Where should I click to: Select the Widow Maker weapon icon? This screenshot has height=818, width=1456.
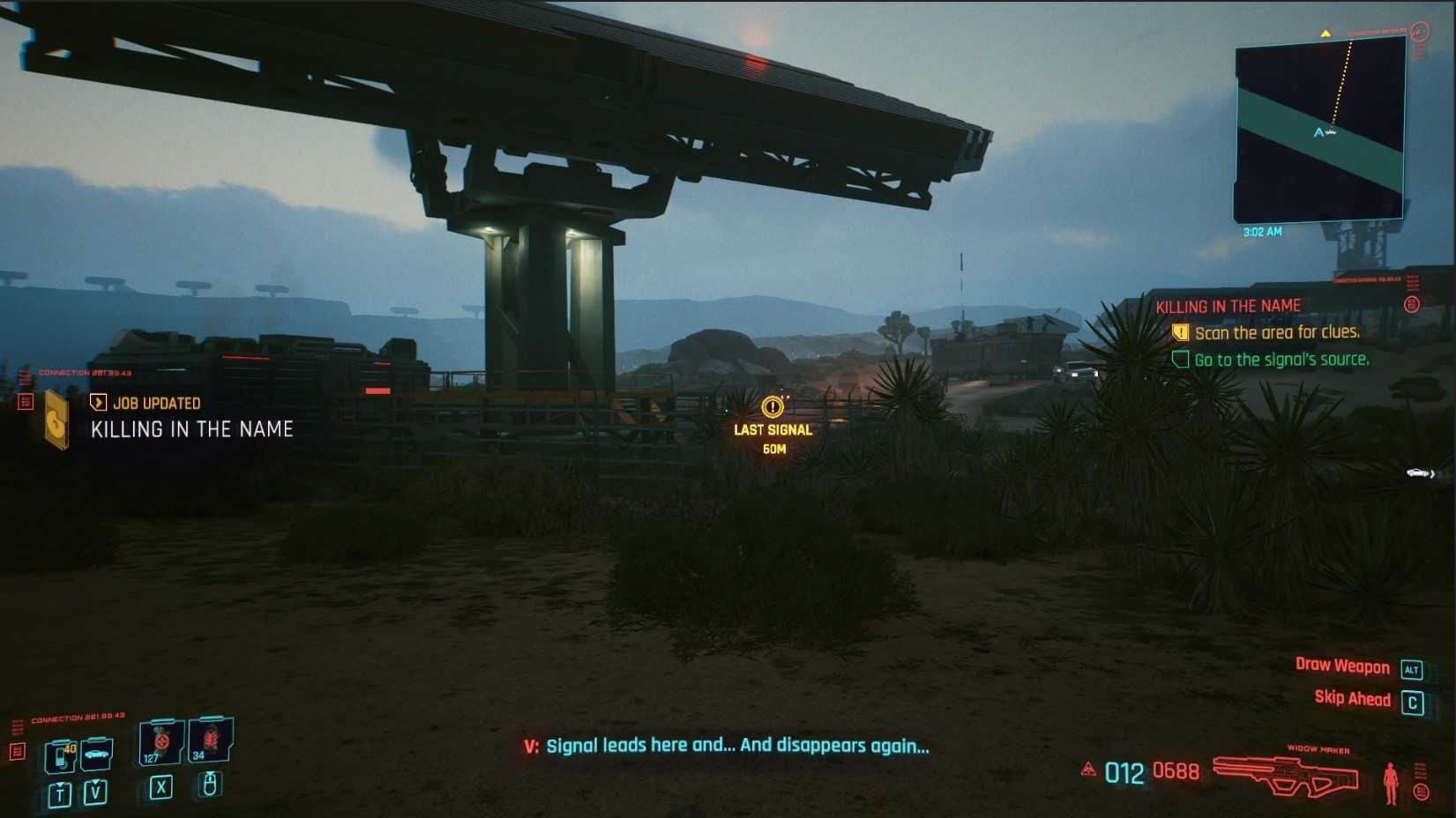[x=1285, y=776]
